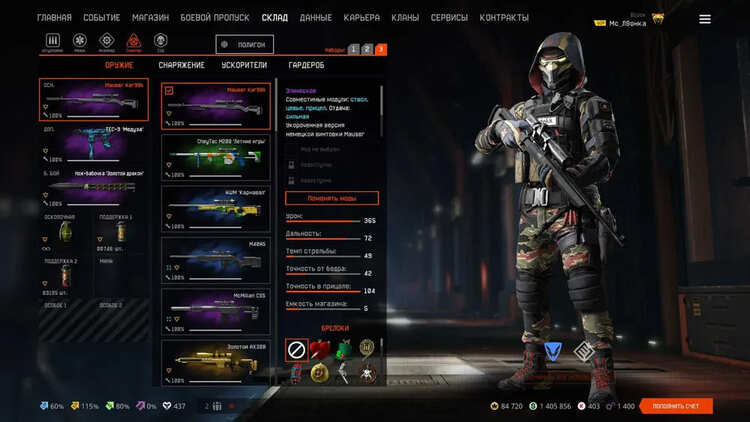Click the Пополнить счет top-up button
Screen dimensions: 750x422
click(x=676, y=406)
